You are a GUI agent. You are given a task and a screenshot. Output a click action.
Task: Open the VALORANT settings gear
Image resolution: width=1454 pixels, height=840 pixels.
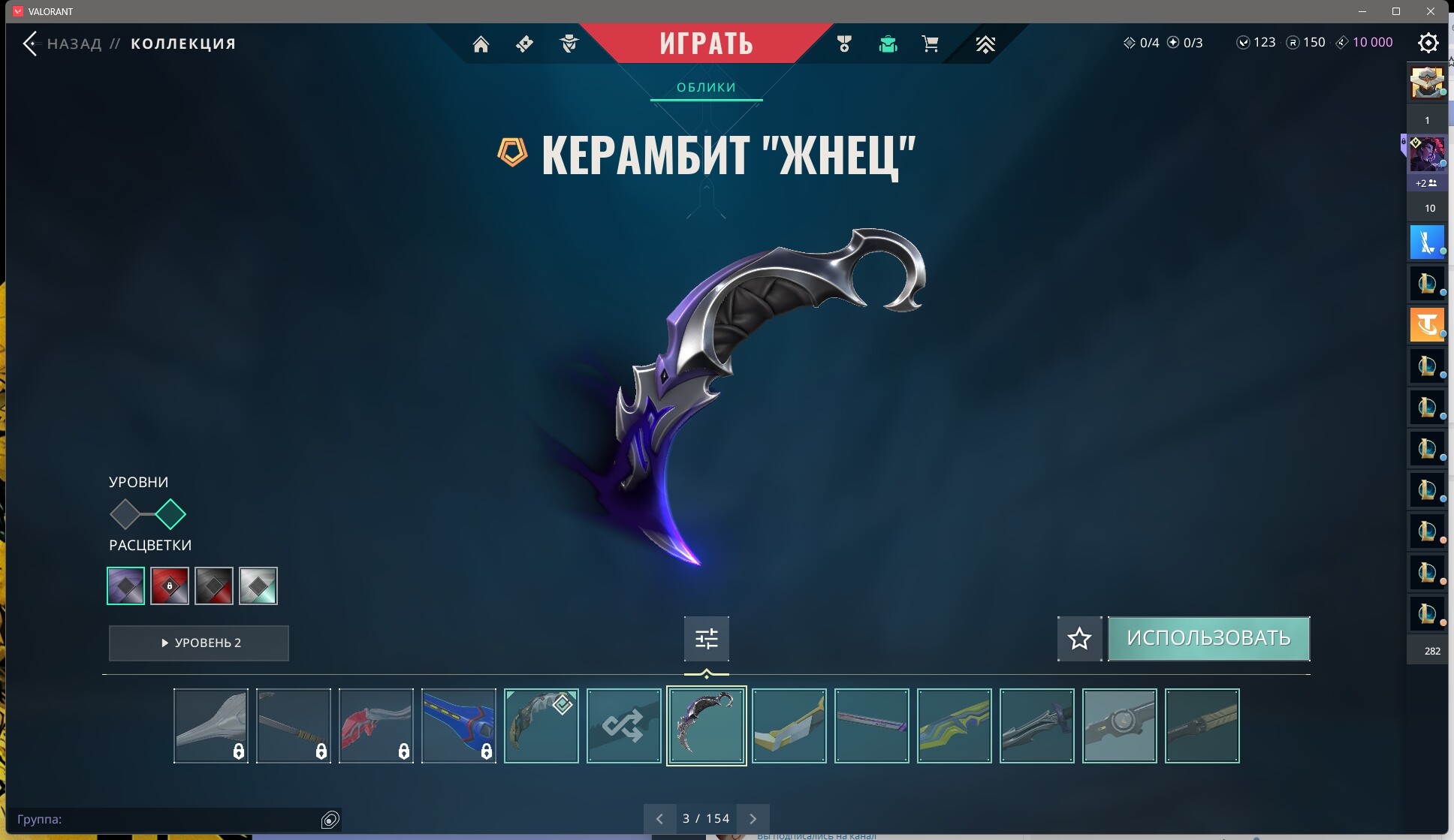(x=1429, y=43)
